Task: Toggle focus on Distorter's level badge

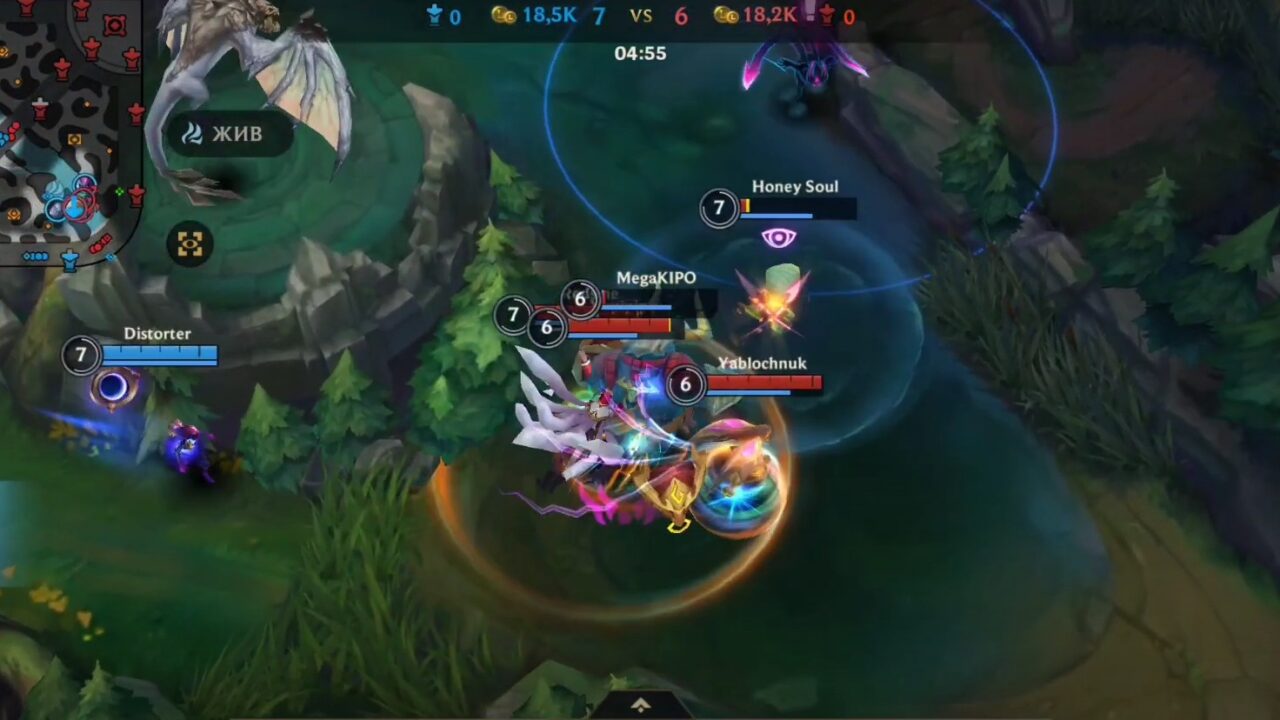Action: 80,356
